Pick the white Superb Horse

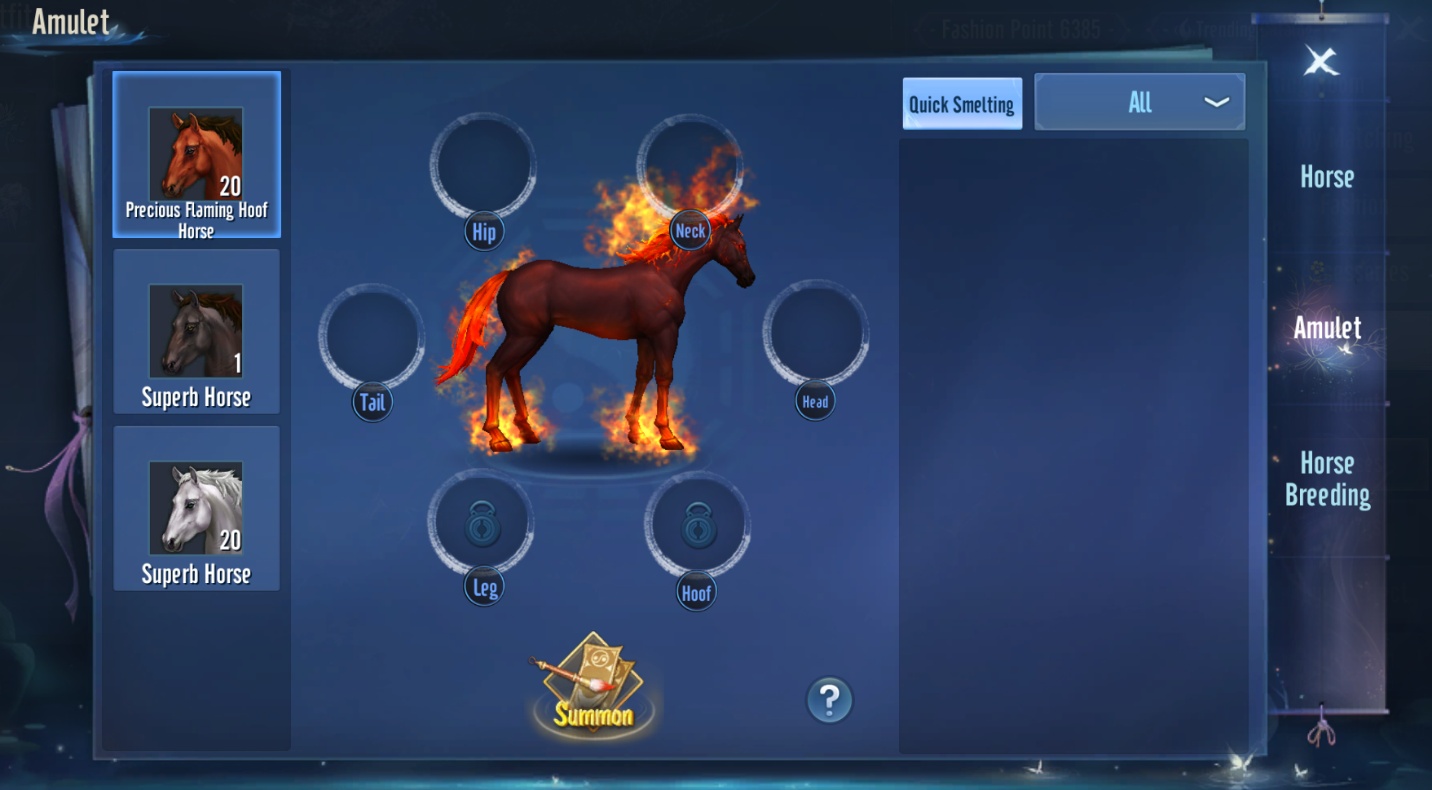196,509
